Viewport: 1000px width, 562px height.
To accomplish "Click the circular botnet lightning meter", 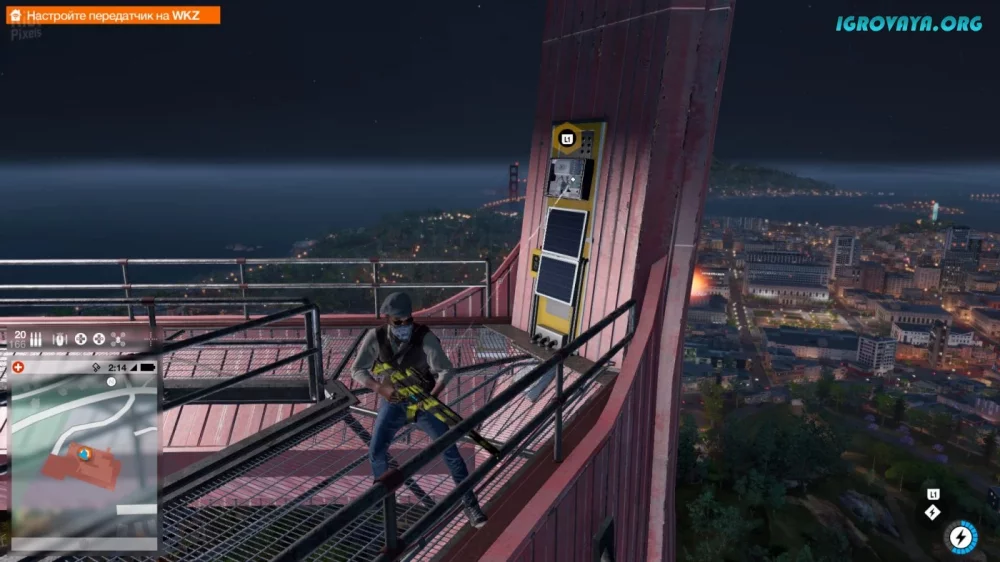I will [962, 536].
